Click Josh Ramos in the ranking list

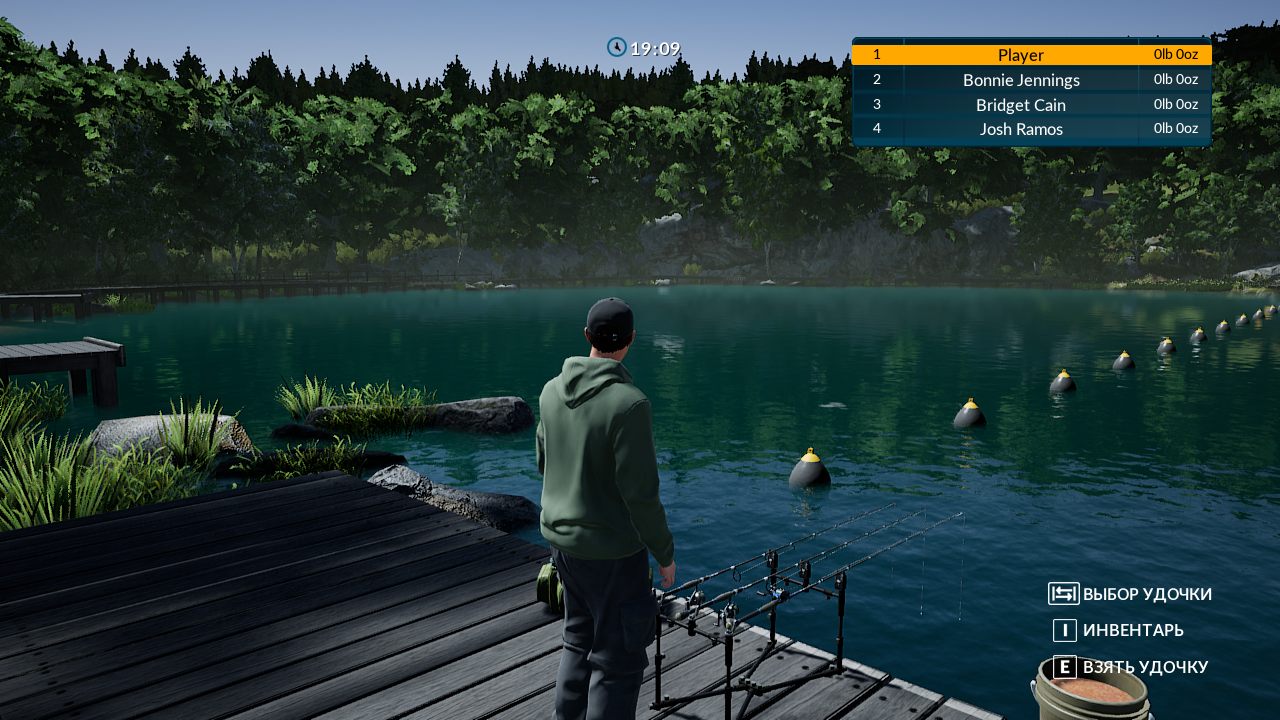pos(1021,129)
